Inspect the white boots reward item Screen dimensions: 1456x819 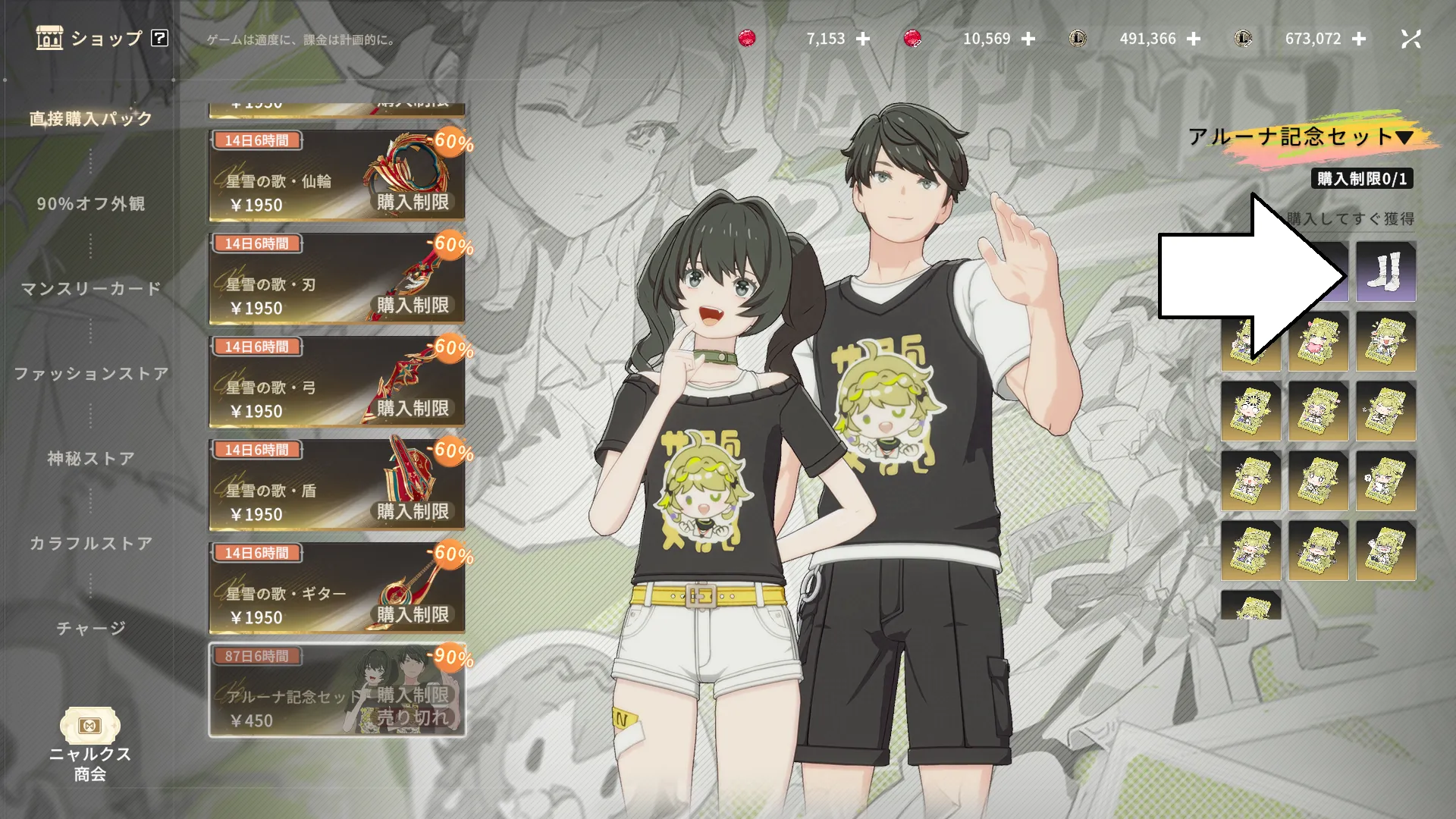(x=1385, y=271)
